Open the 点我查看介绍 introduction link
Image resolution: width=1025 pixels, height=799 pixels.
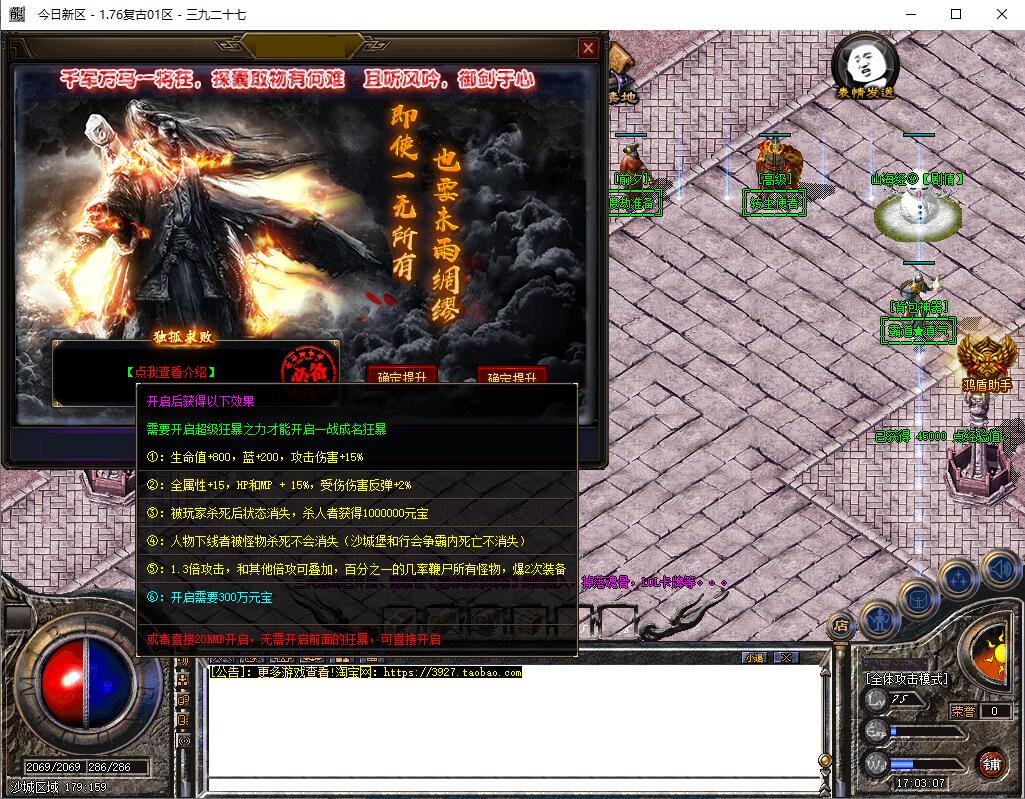point(171,372)
